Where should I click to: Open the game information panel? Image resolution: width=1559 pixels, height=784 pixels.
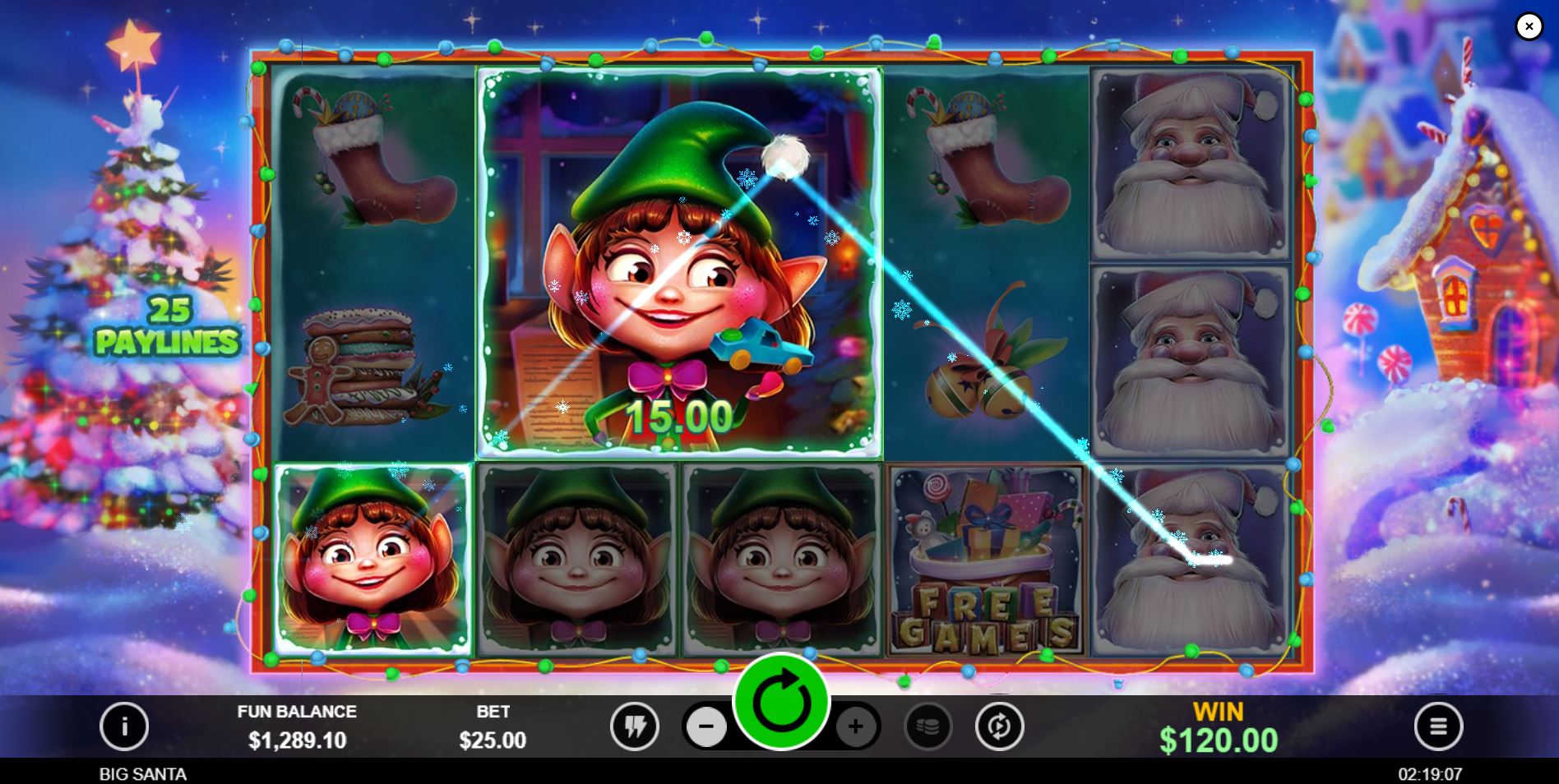[125, 726]
